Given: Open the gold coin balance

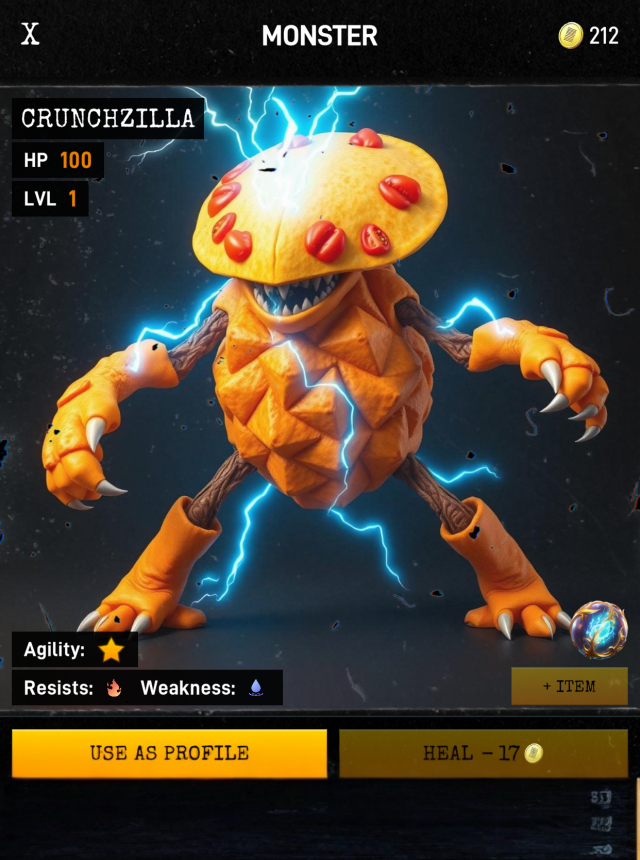Looking at the screenshot, I should pos(589,36).
